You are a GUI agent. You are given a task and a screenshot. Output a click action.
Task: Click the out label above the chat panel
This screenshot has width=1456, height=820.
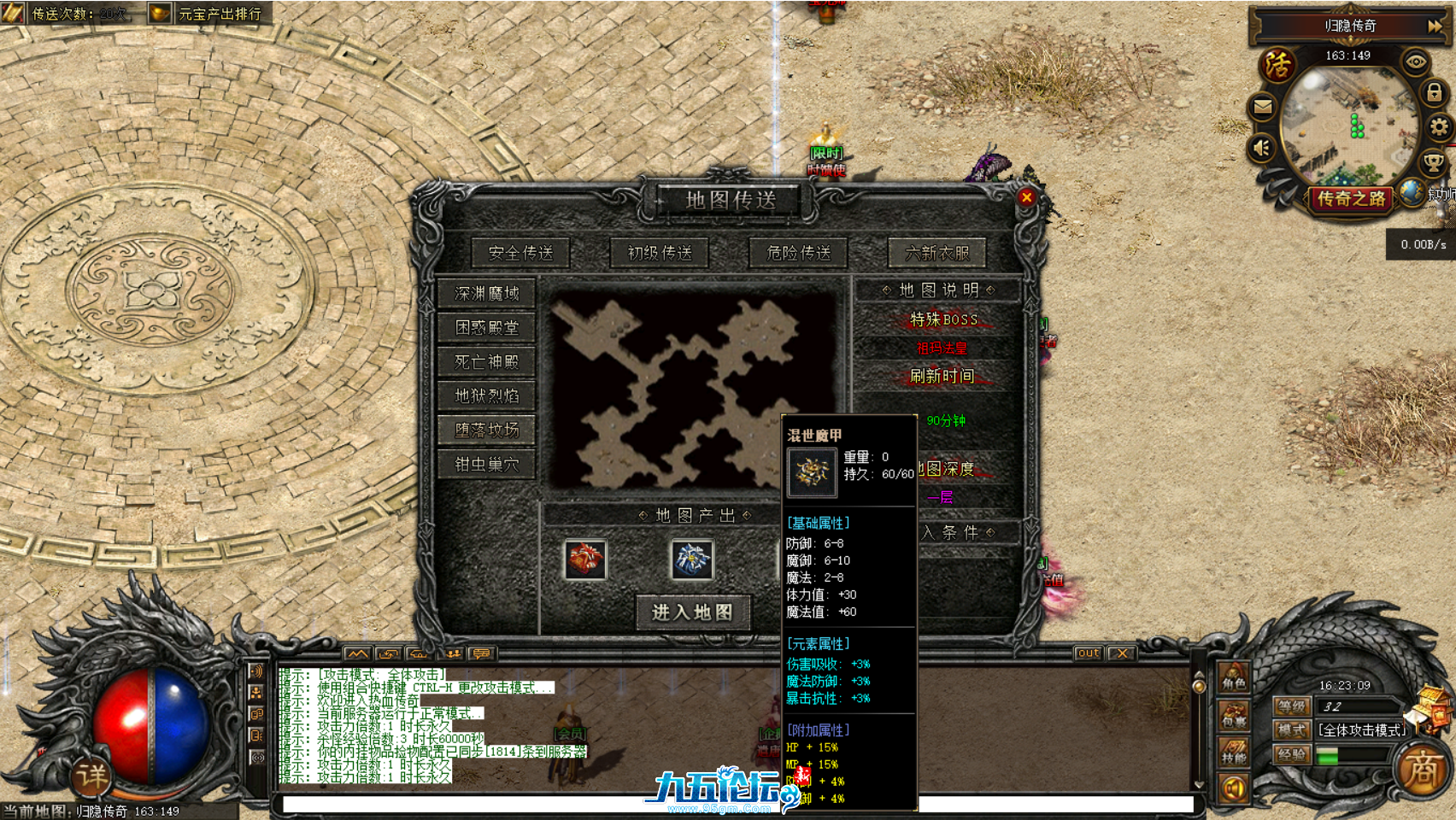pyautogui.click(x=1089, y=653)
